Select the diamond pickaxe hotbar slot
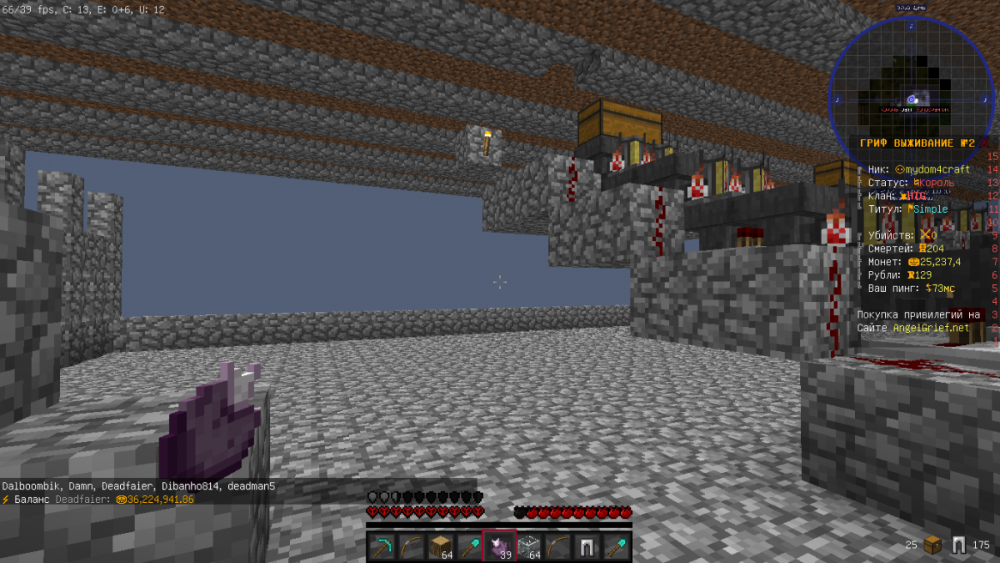 click(x=382, y=546)
